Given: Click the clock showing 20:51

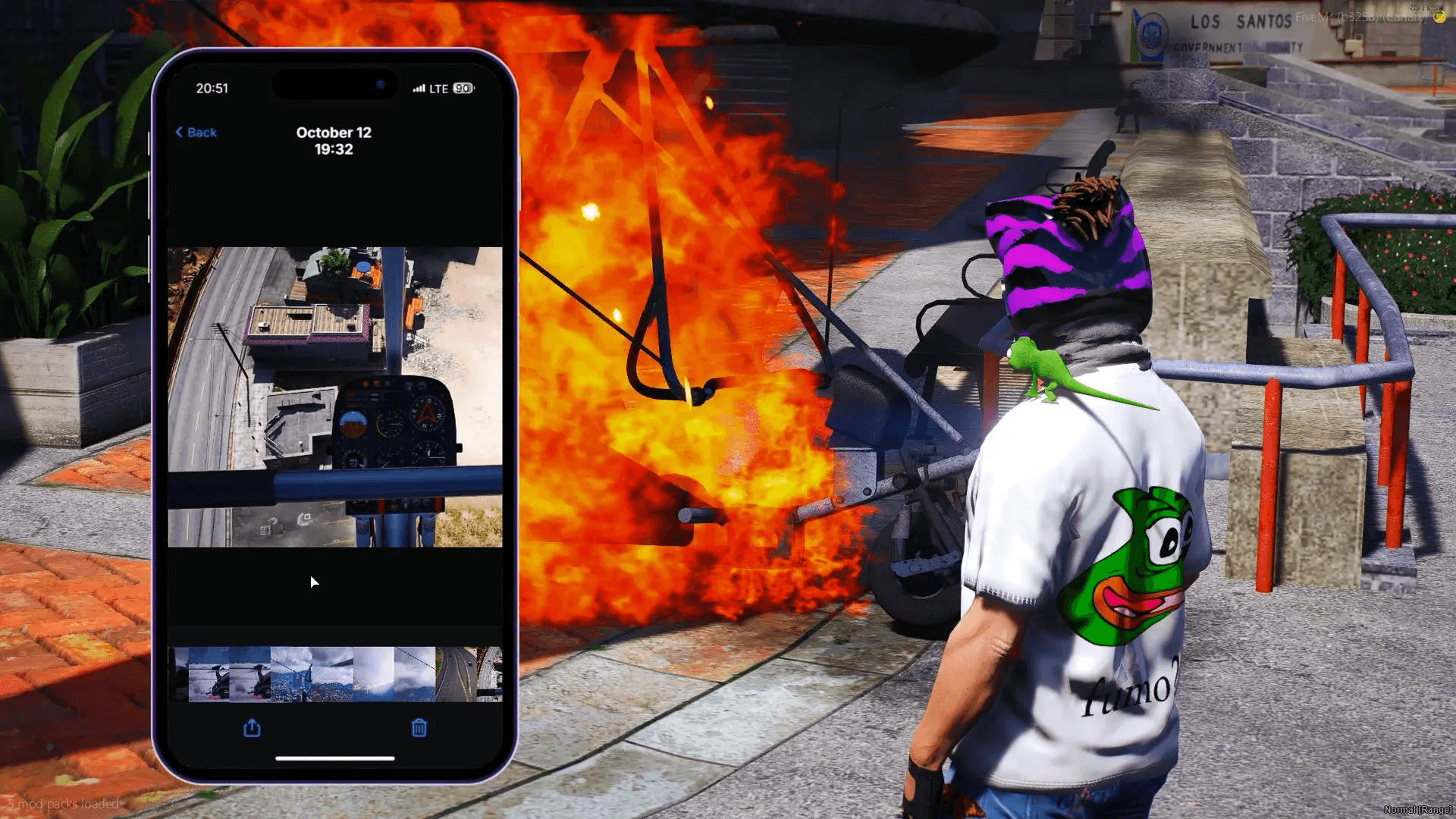Looking at the screenshot, I should pos(213,88).
